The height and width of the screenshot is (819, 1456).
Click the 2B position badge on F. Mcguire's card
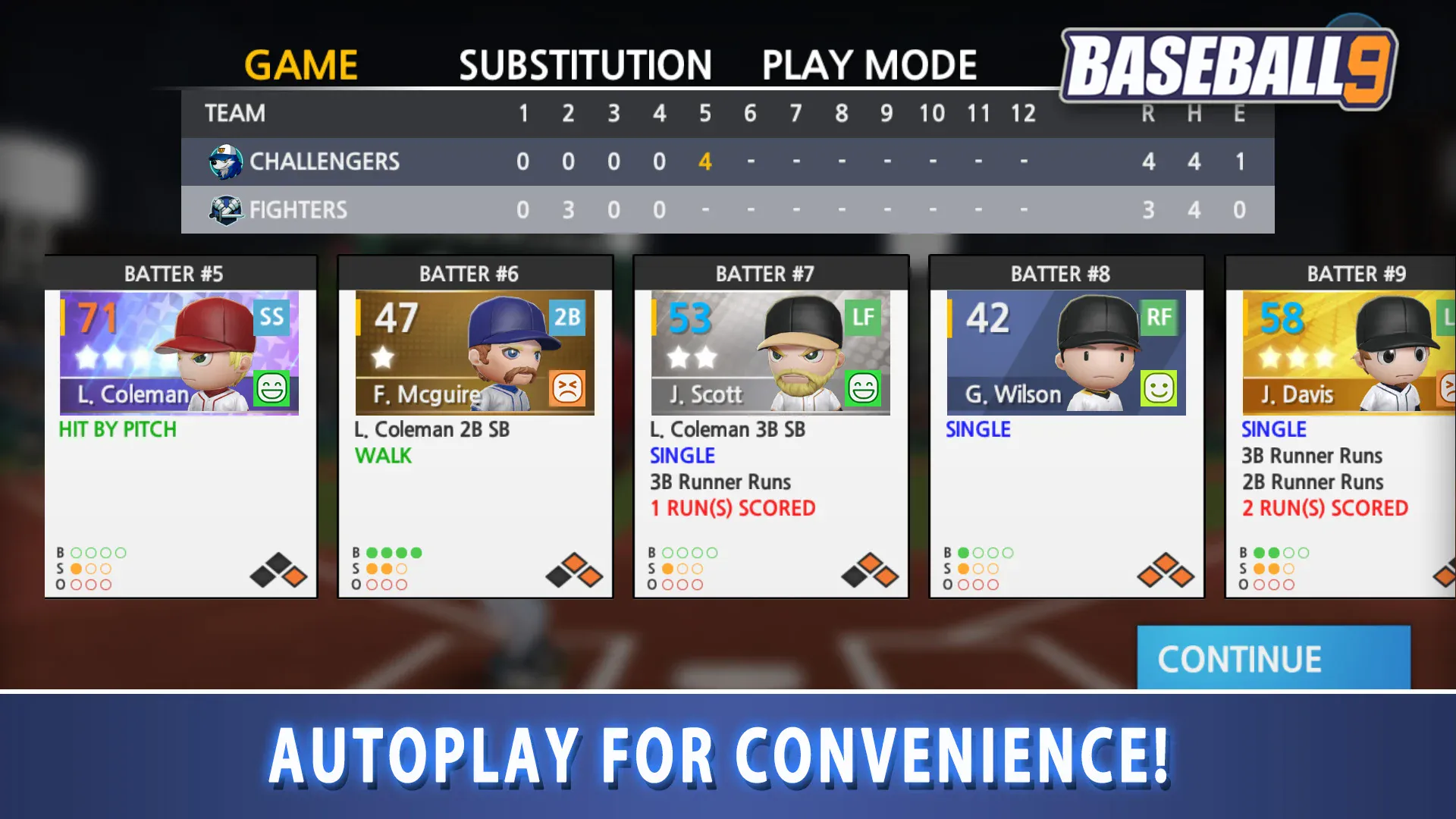coord(567,317)
